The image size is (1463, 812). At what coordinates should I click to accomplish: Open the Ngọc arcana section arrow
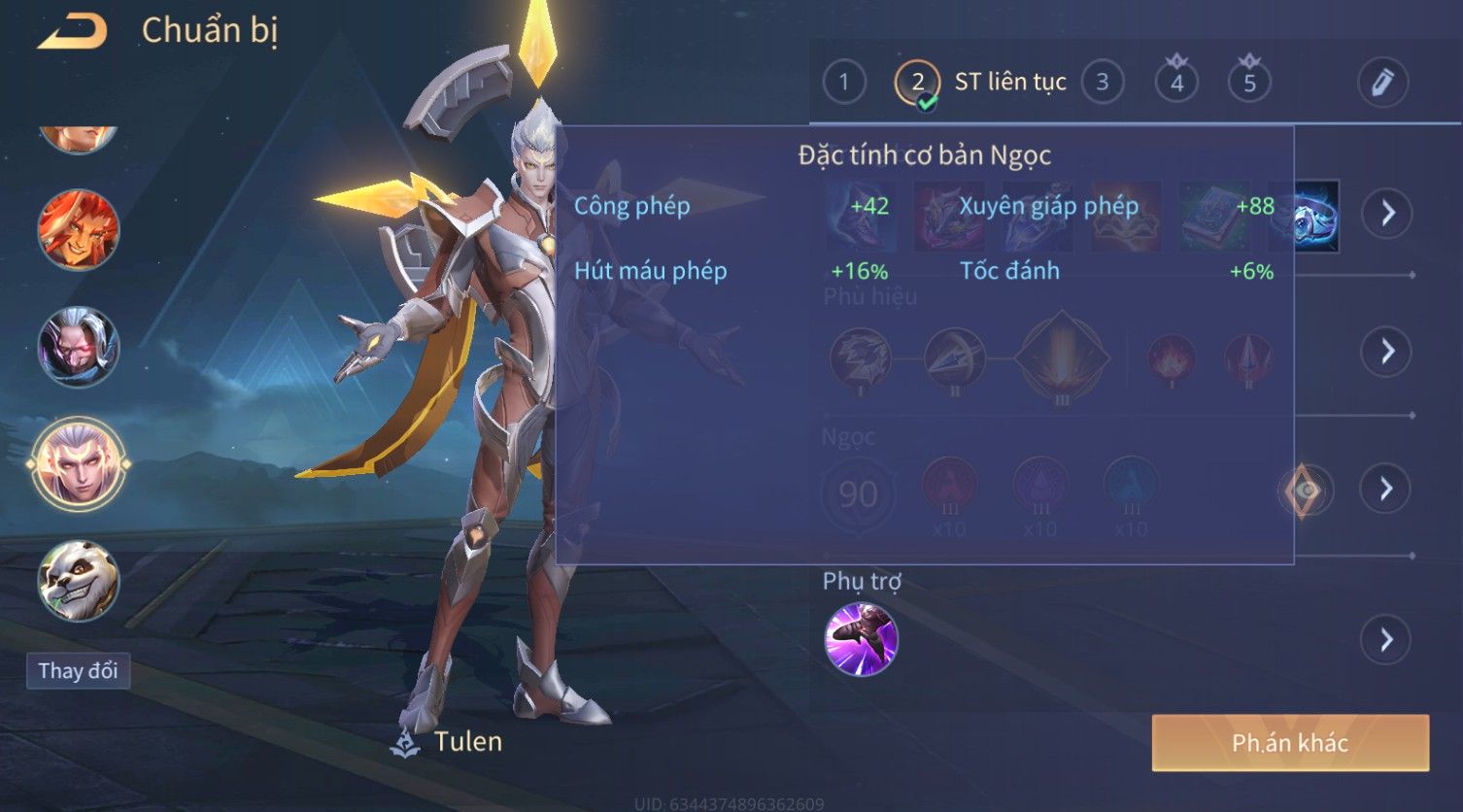click(x=1387, y=489)
